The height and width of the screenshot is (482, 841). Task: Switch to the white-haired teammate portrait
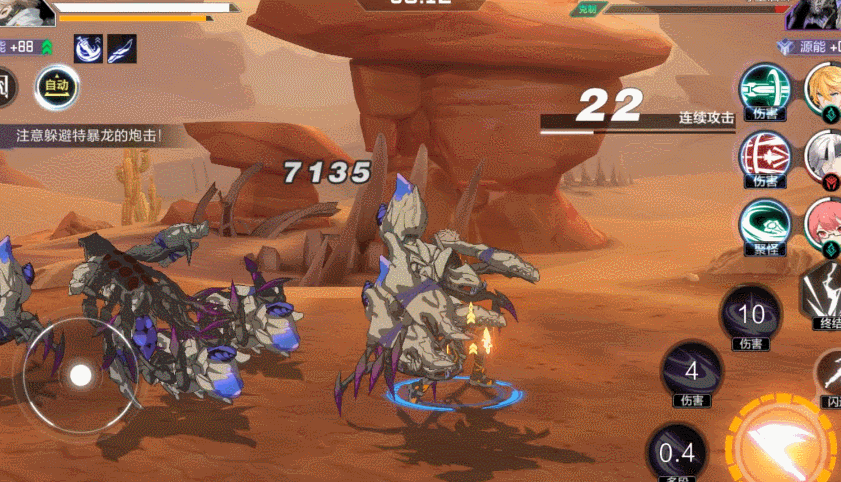pos(823,155)
